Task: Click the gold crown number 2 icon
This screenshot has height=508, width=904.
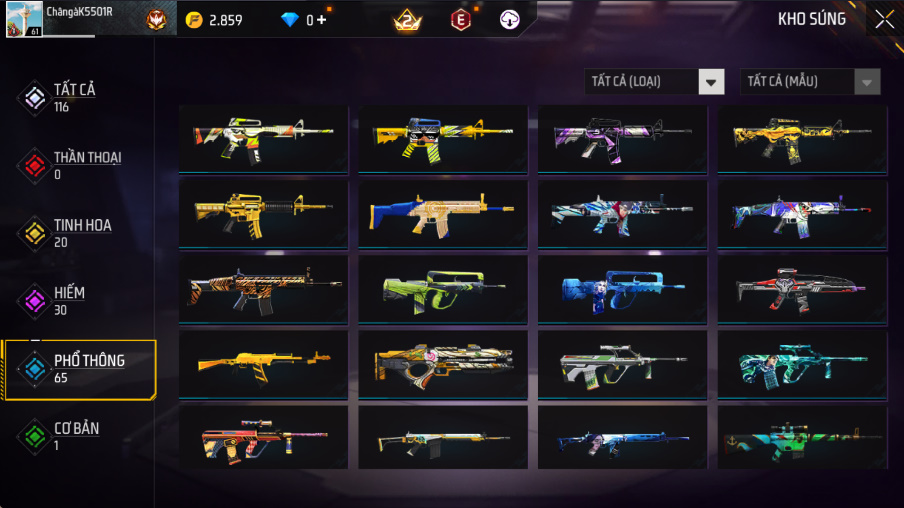Action: click(406, 19)
